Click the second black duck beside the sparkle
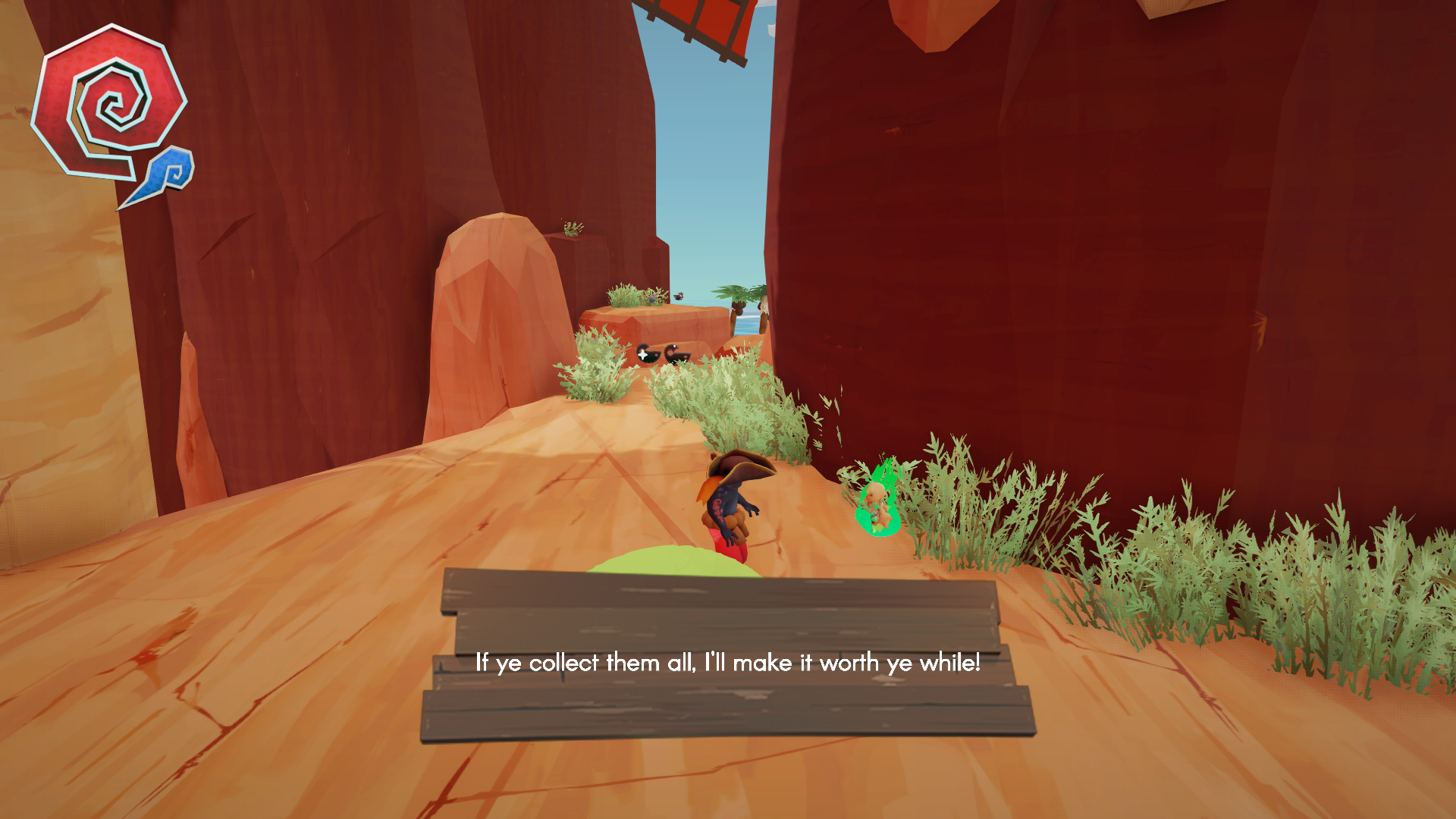This screenshot has width=1456, height=819. point(675,355)
